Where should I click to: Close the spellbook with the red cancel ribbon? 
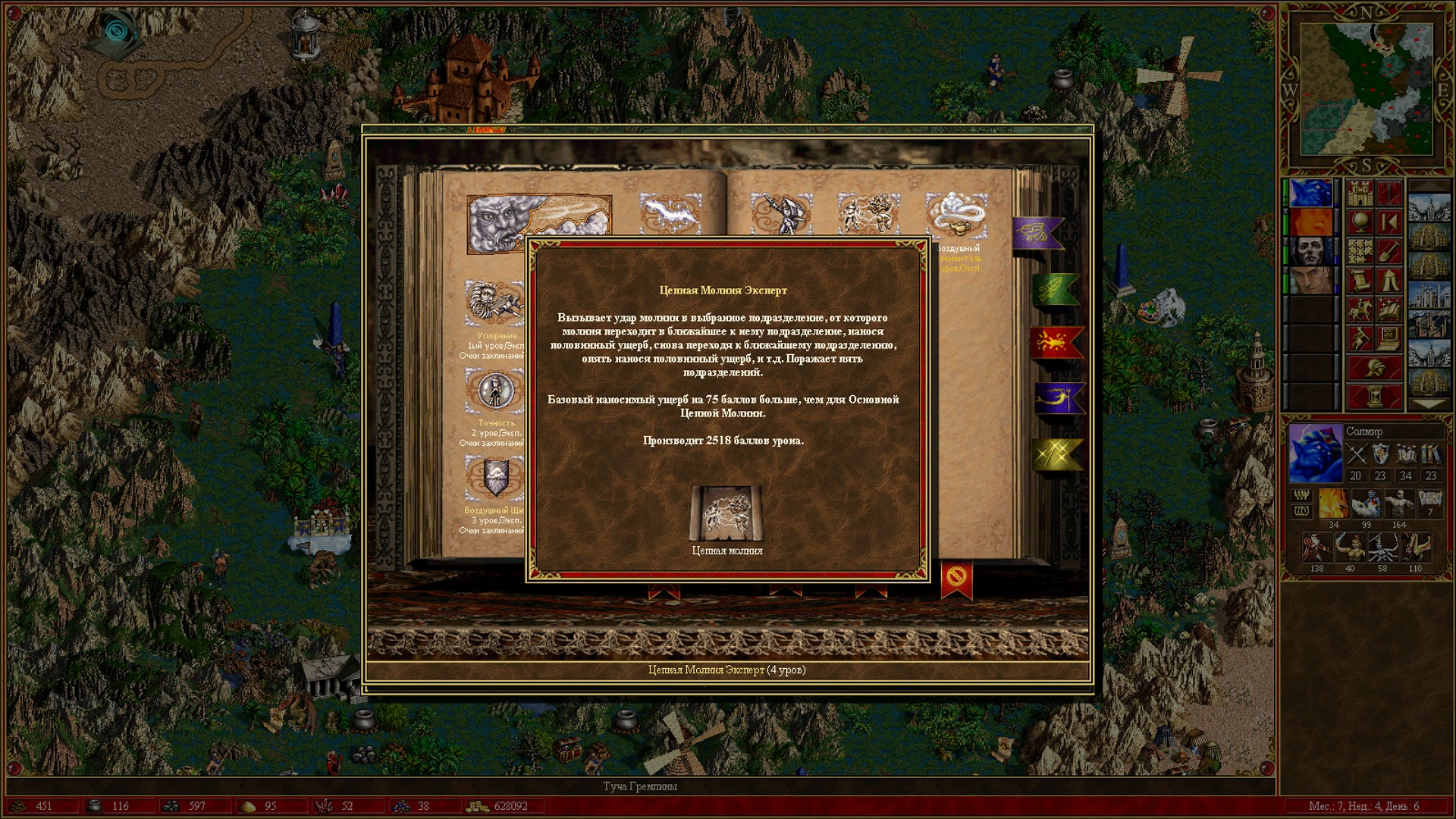point(955,579)
